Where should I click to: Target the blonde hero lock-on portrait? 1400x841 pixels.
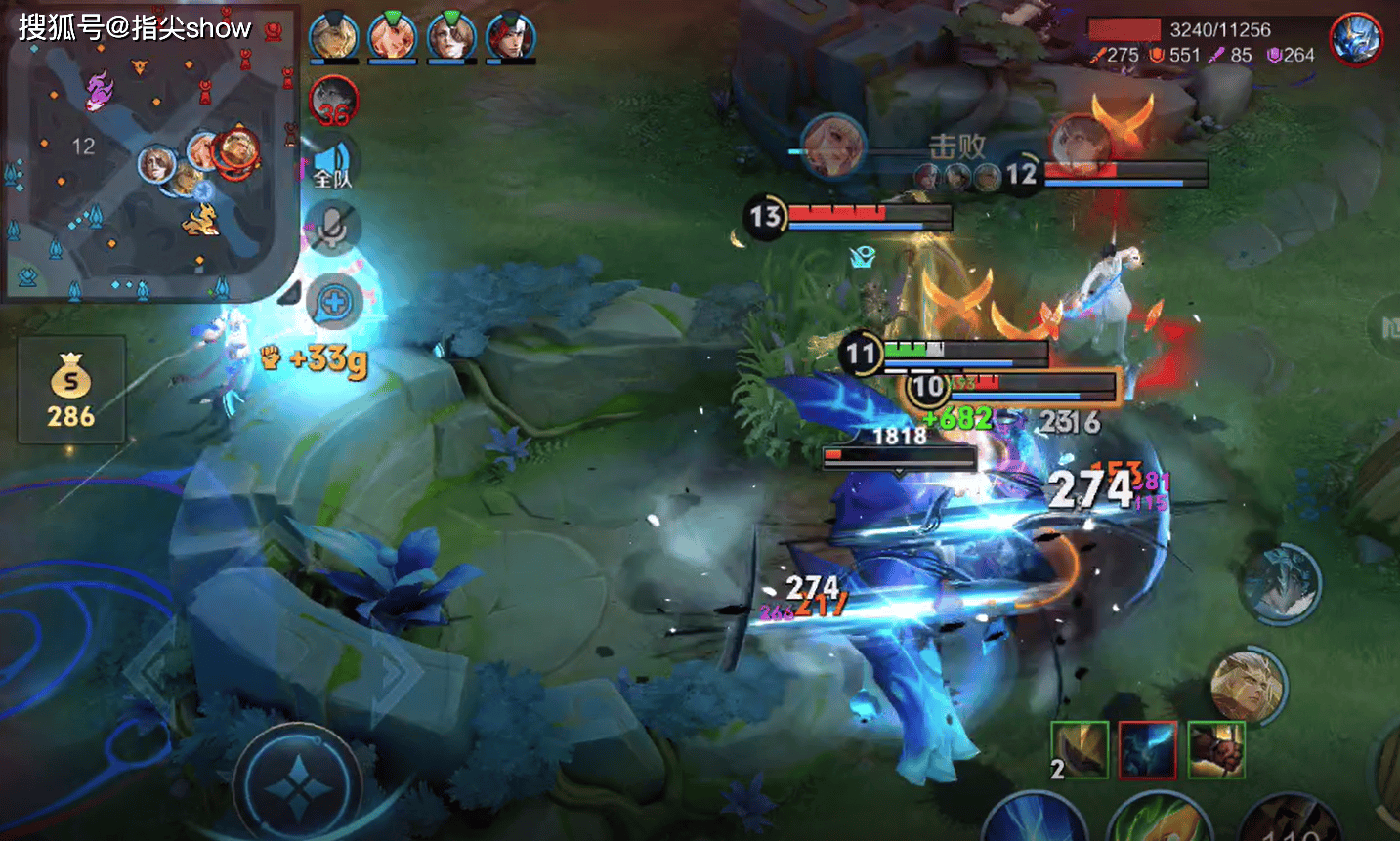(x=1249, y=686)
